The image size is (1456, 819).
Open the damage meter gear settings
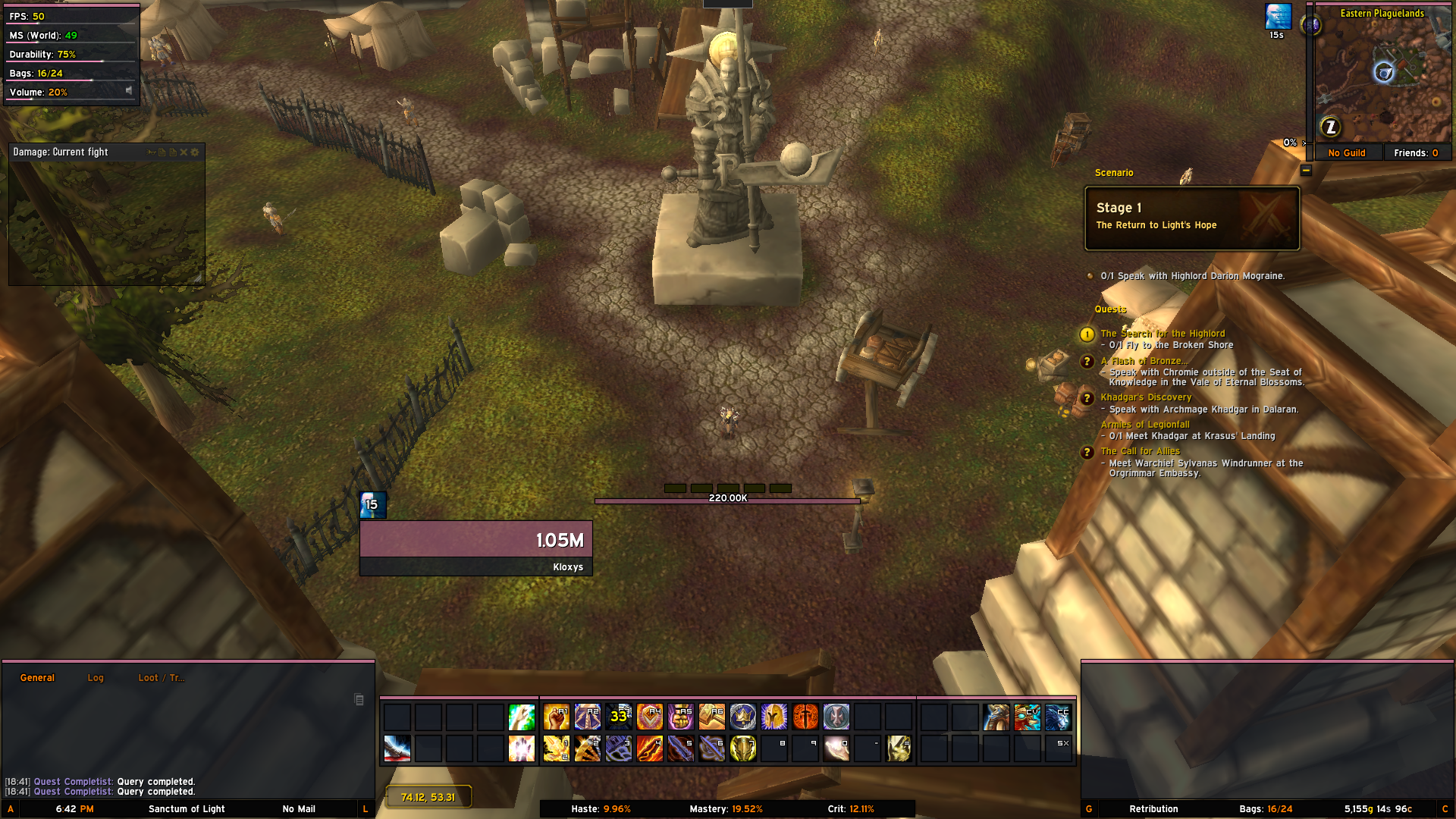(x=195, y=152)
